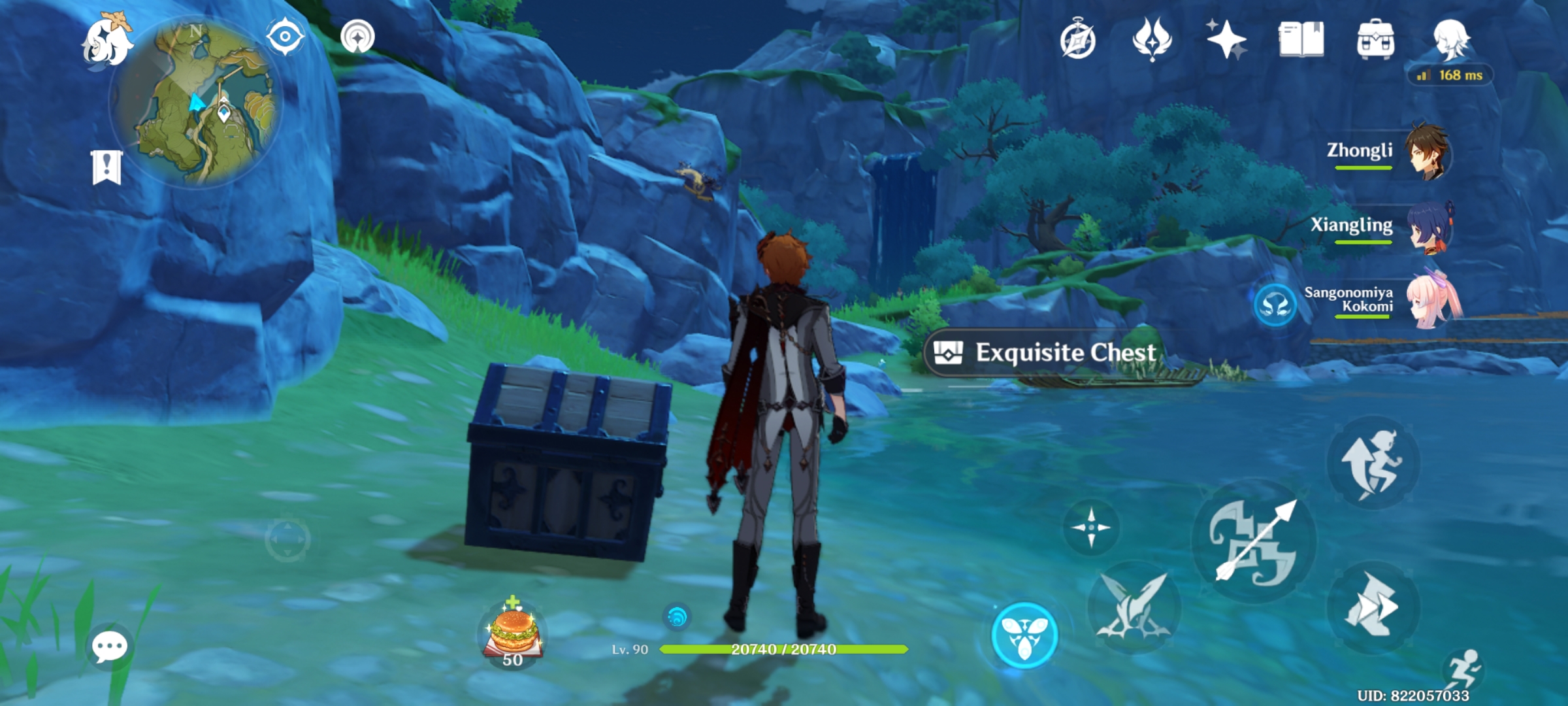Viewport: 1568px width, 706px height.
Task: Open the Battle Pass wings icon
Action: point(1154,41)
